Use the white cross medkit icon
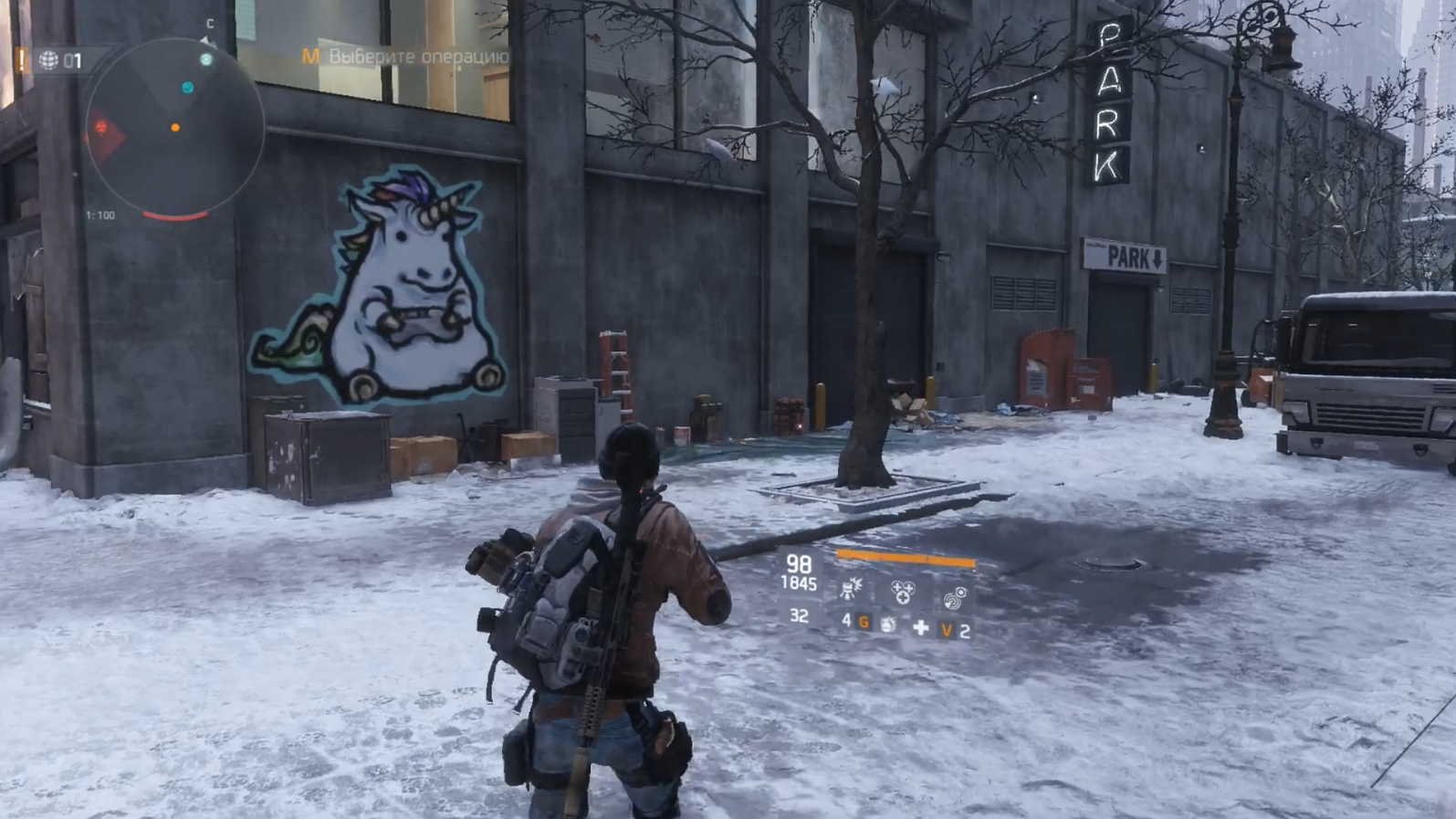This screenshot has width=1456, height=819. click(920, 627)
